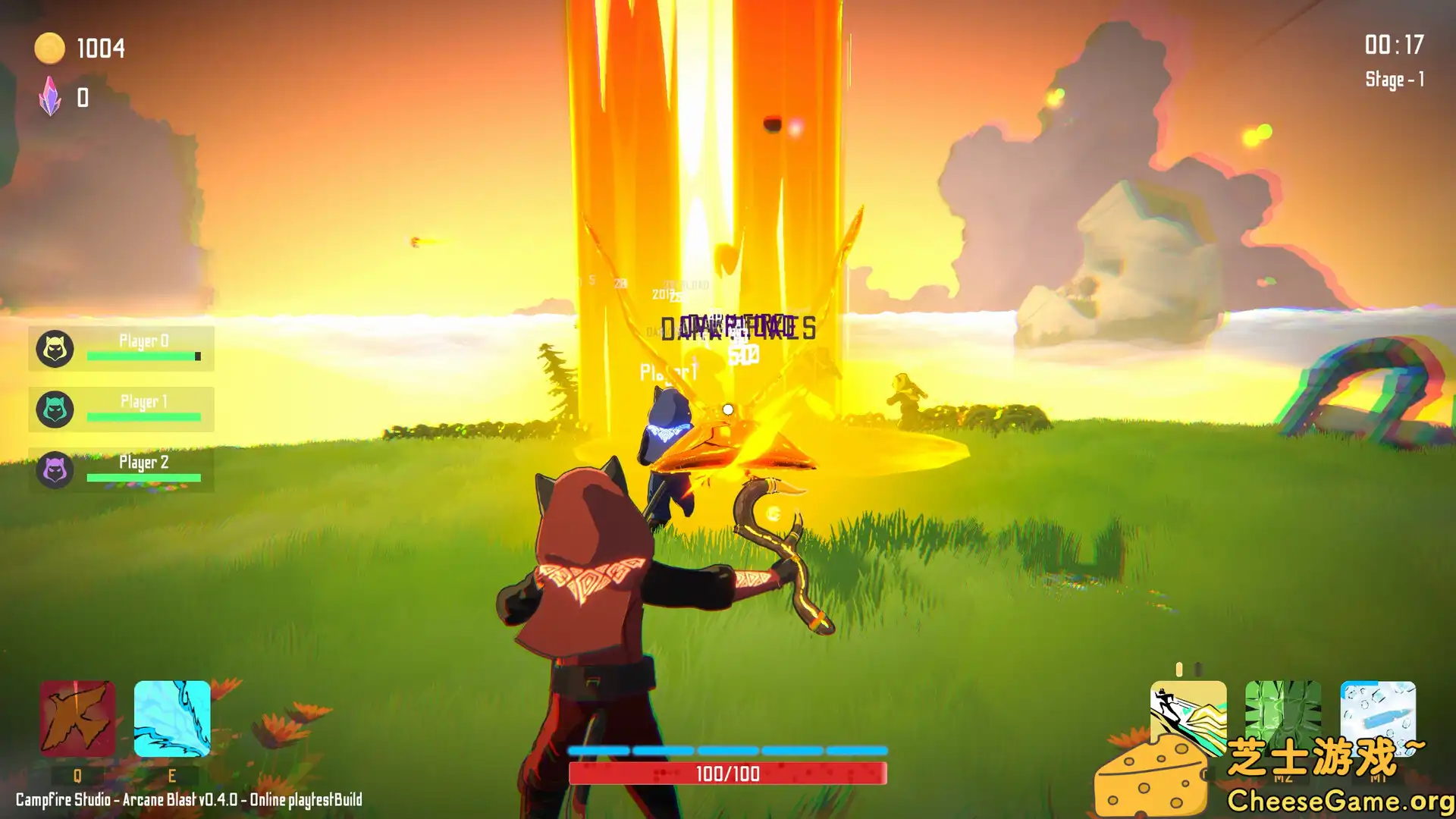Image resolution: width=1456 pixels, height=819 pixels.
Task: Click the blue segmented mana bar
Action: pyautogui.click(x=730, y=748)
